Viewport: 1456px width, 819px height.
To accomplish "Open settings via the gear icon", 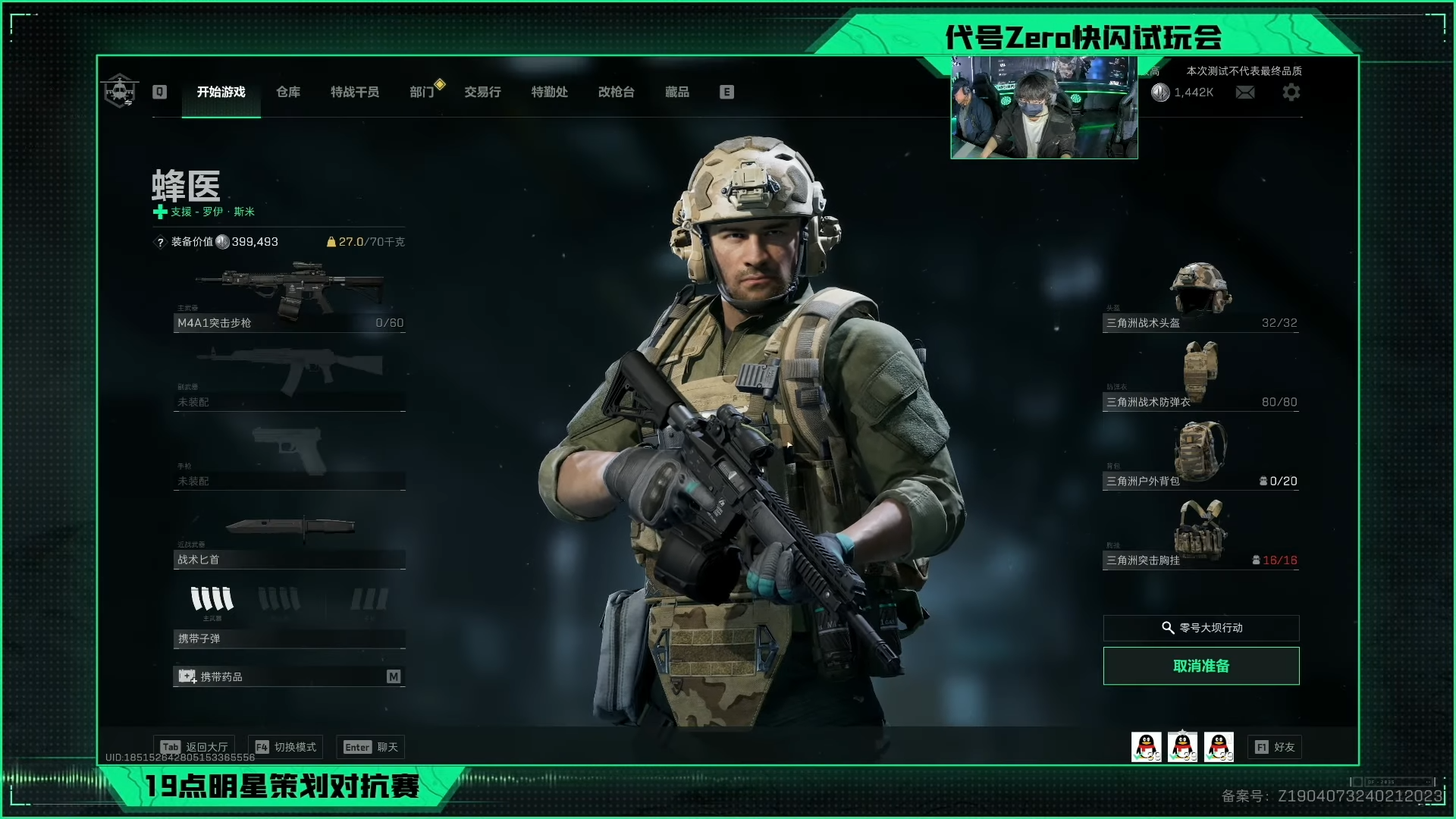I will 1291,92.
